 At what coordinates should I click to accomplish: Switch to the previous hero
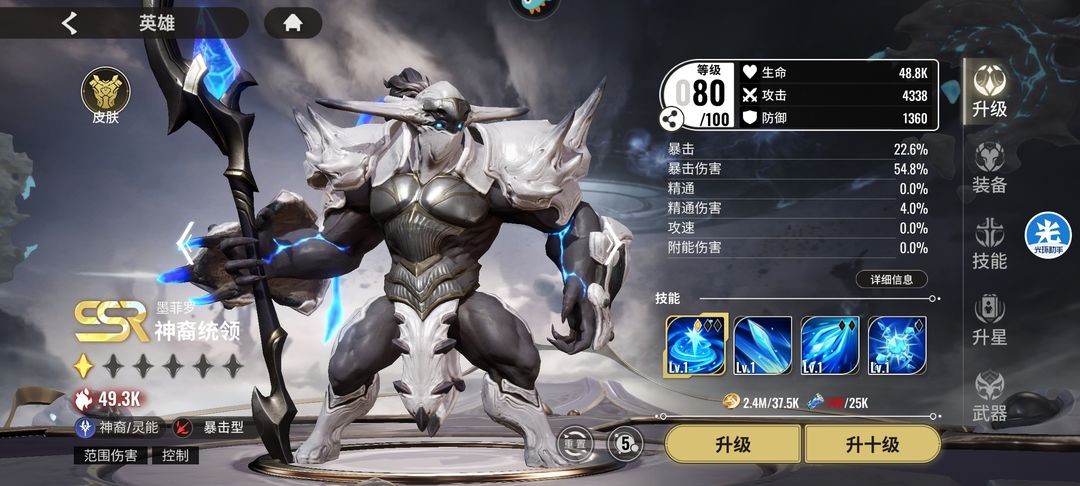(185, 243)
